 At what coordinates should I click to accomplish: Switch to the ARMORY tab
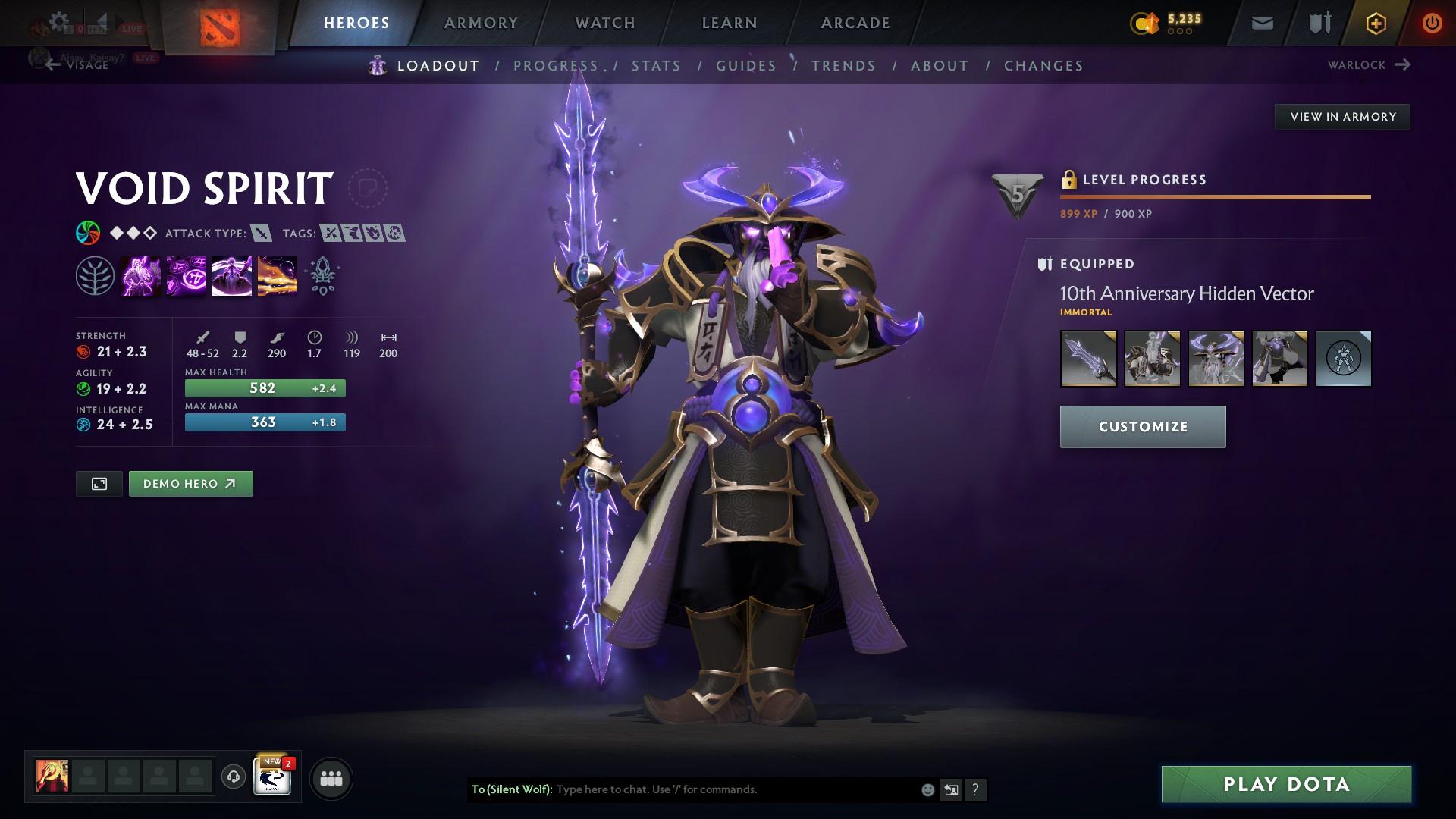point(482,22)
